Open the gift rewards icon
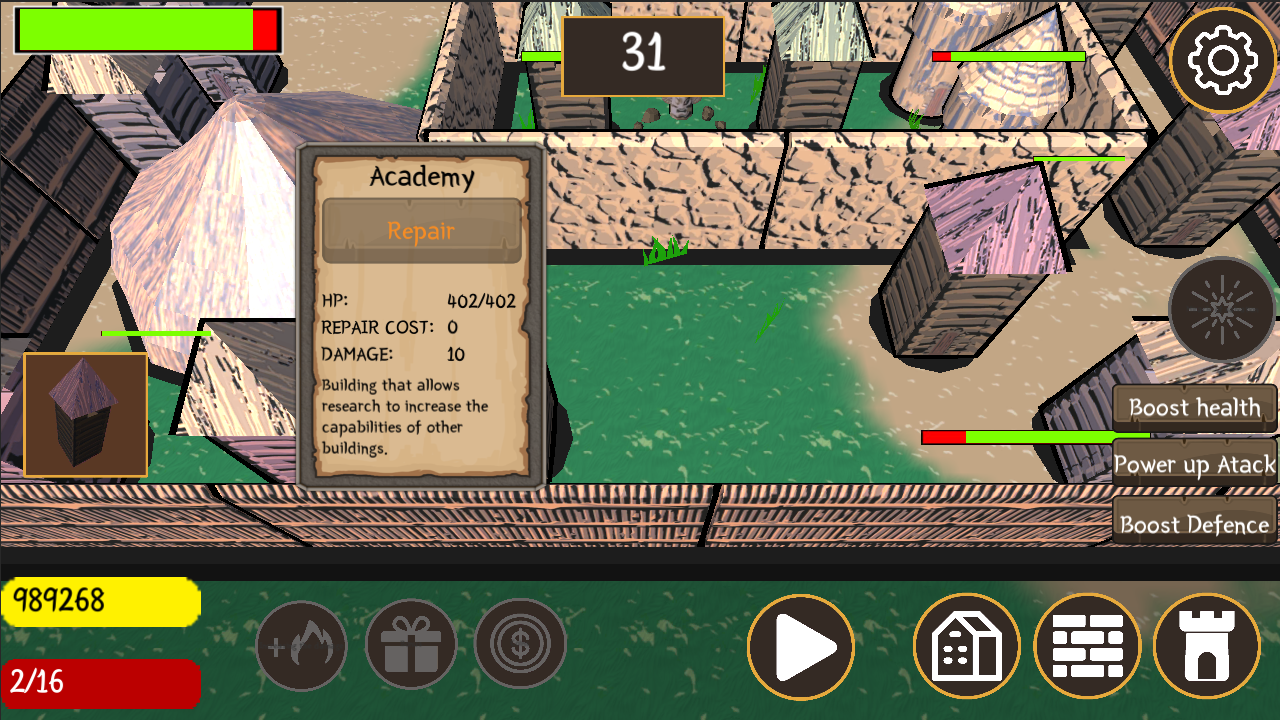 [x=411, y=645]
